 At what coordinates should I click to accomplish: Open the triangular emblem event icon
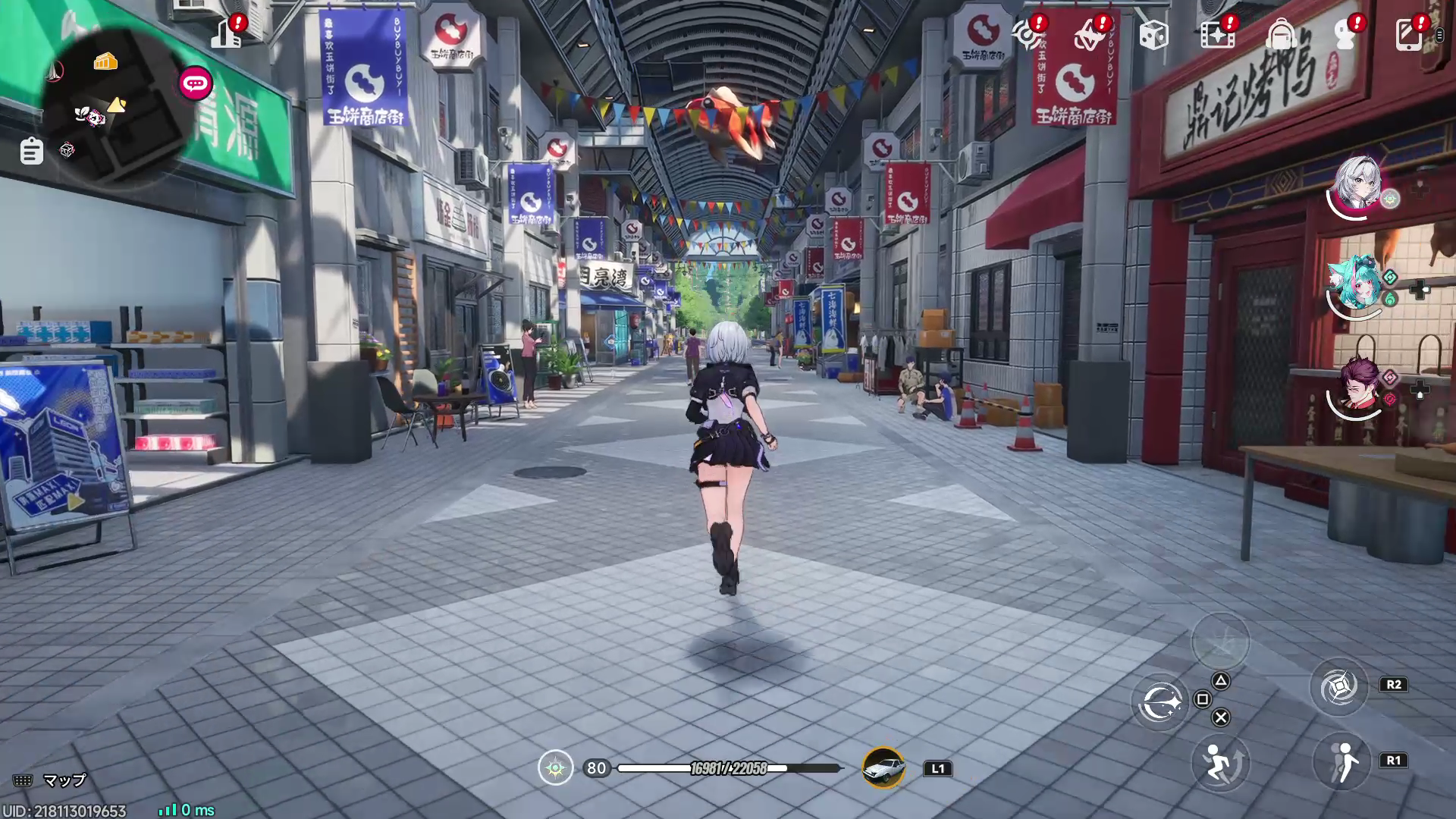coord(1088,35)
